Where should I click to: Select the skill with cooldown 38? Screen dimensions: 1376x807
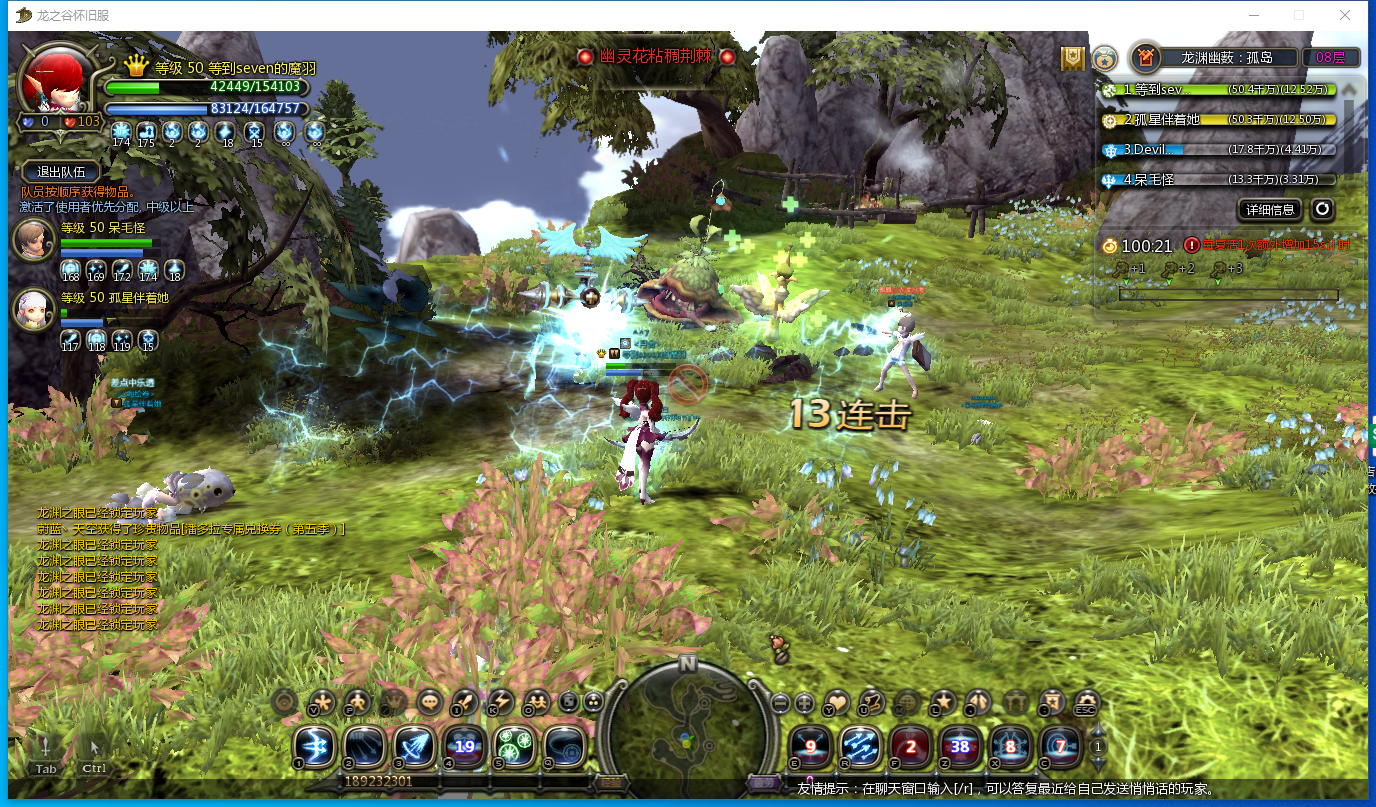(x=959, y=745)
